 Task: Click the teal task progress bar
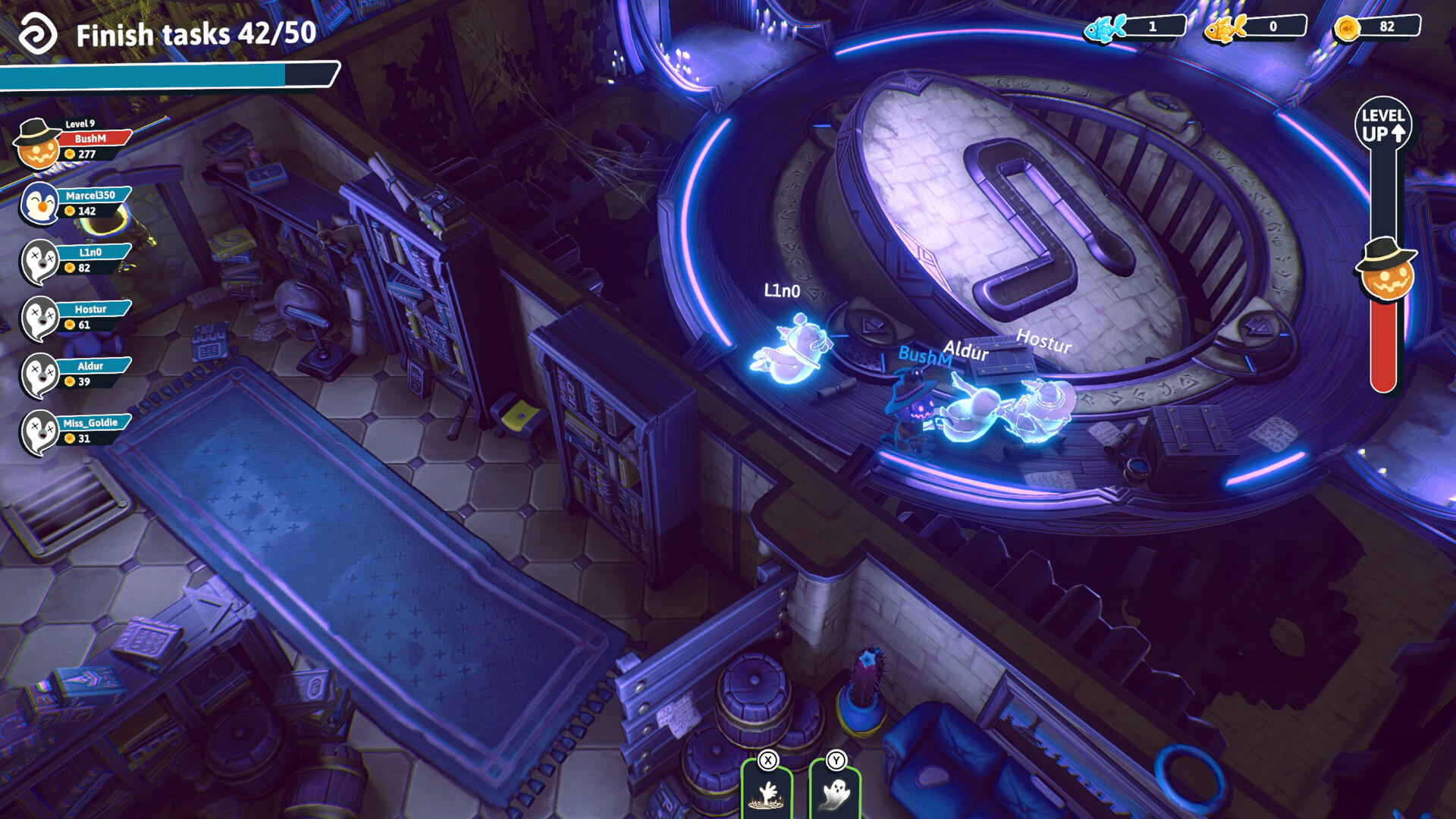[x=152, y=76]
